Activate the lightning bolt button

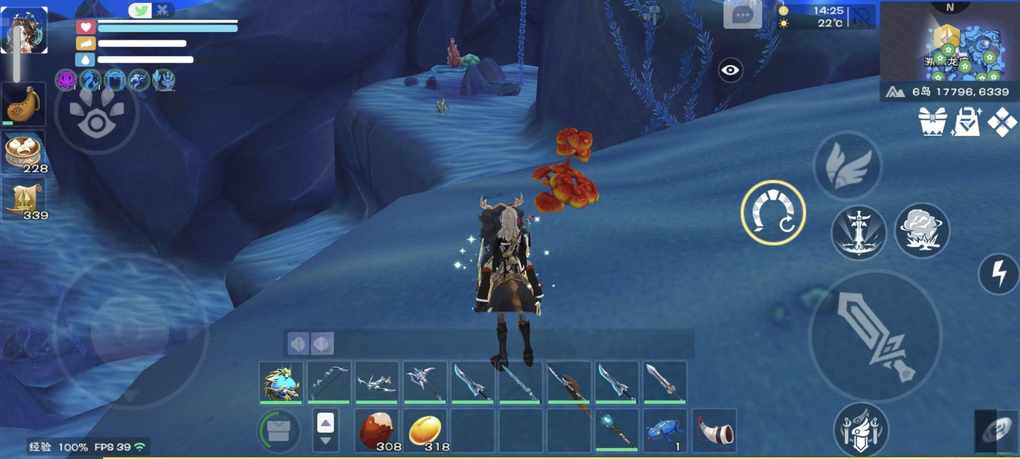tap(998, 274)
